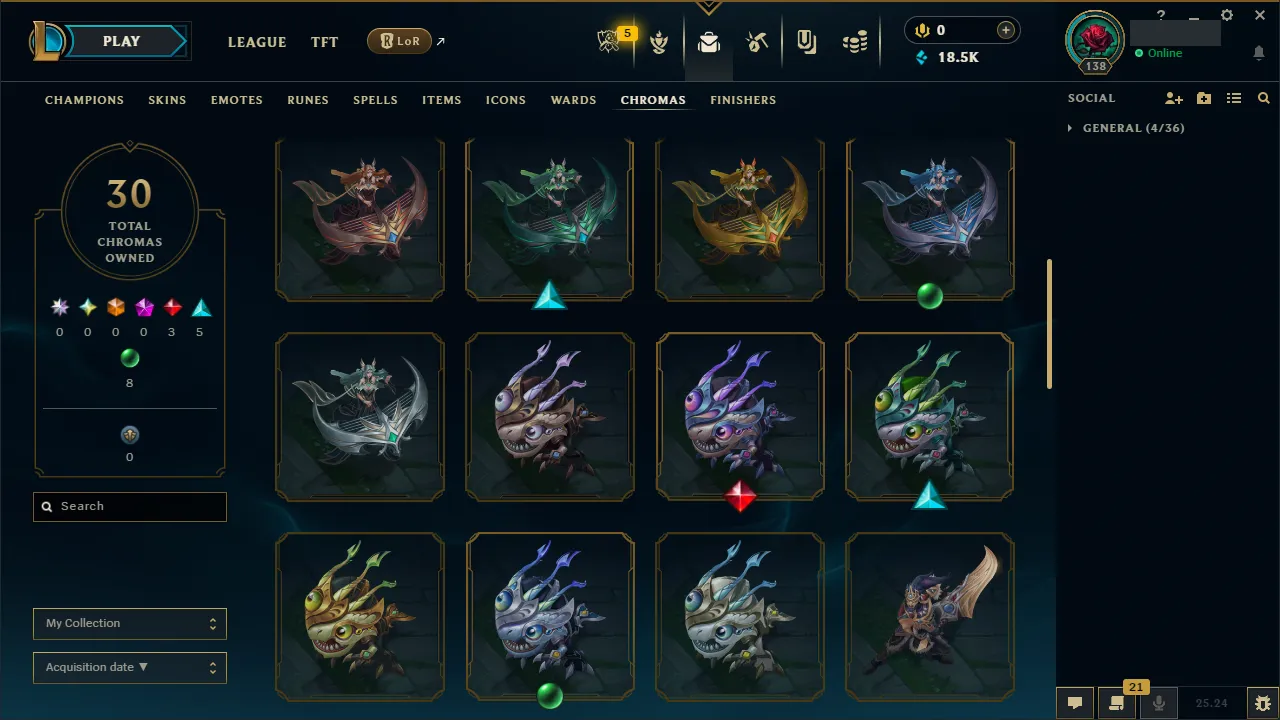1280x720 pixels.
Task: Switch to the SKINS tab
Action: 167,100
